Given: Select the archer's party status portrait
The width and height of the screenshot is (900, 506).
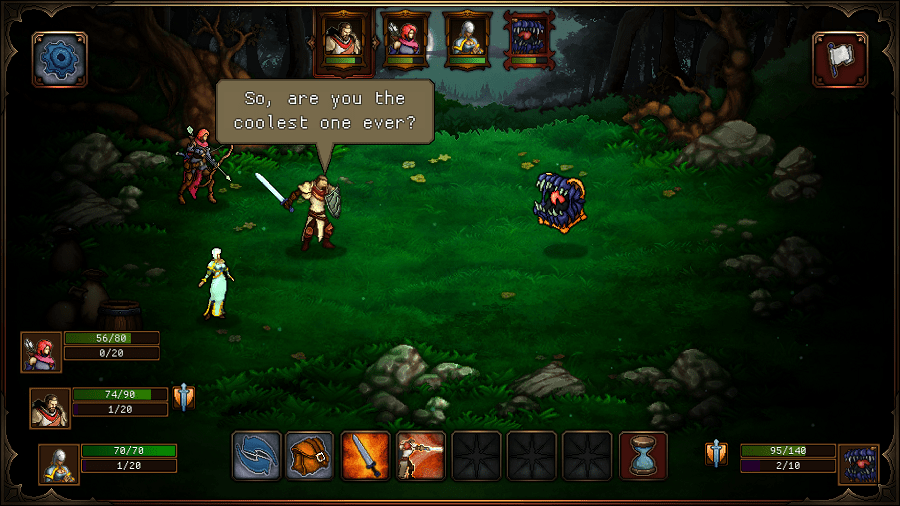Looking at the screenshot, I should [42, 352].
